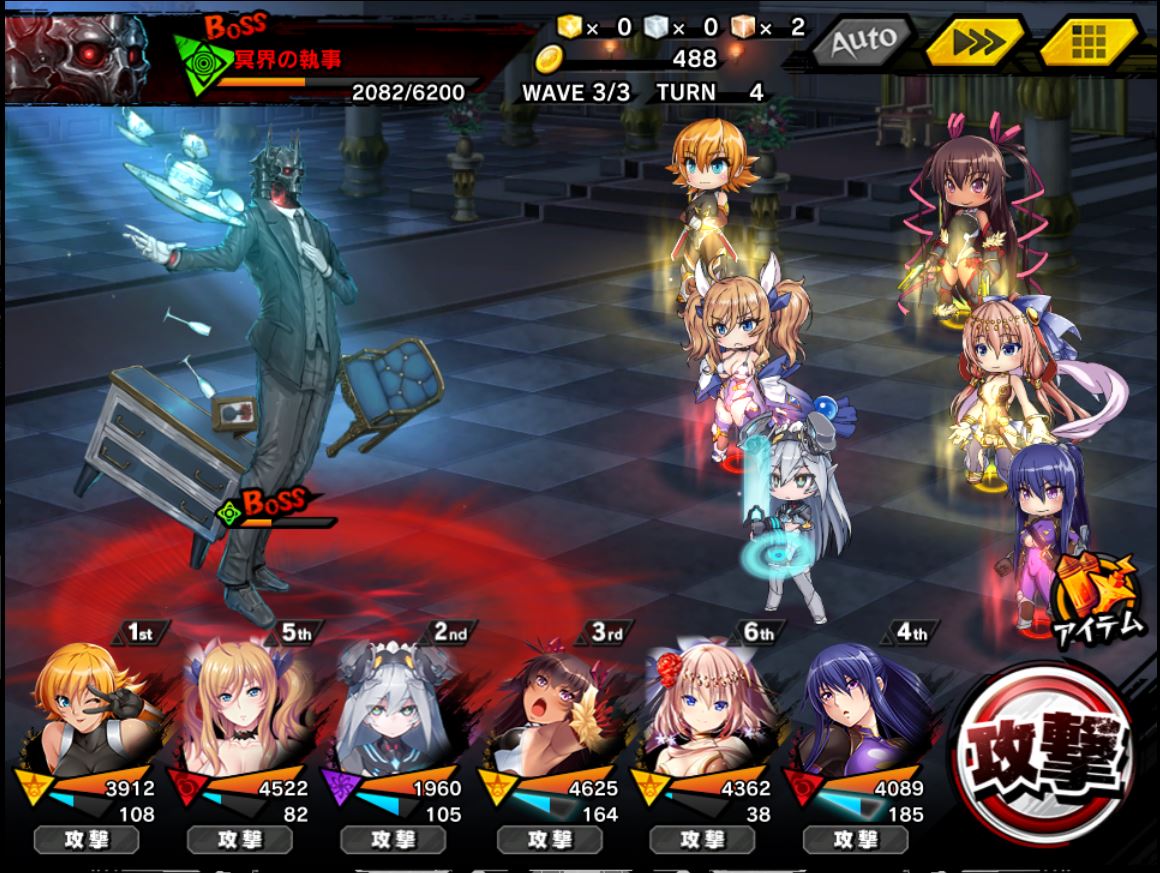Click 攻撃 under the 4089 HP character
The image size is (1160, 873).
click(x=855, y=840)
